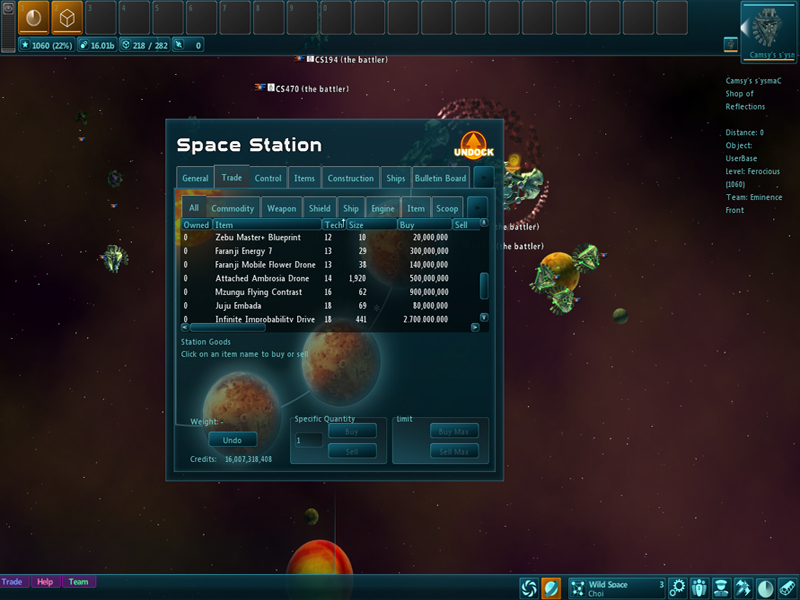Click the Buy Max button

click(454, 431)
